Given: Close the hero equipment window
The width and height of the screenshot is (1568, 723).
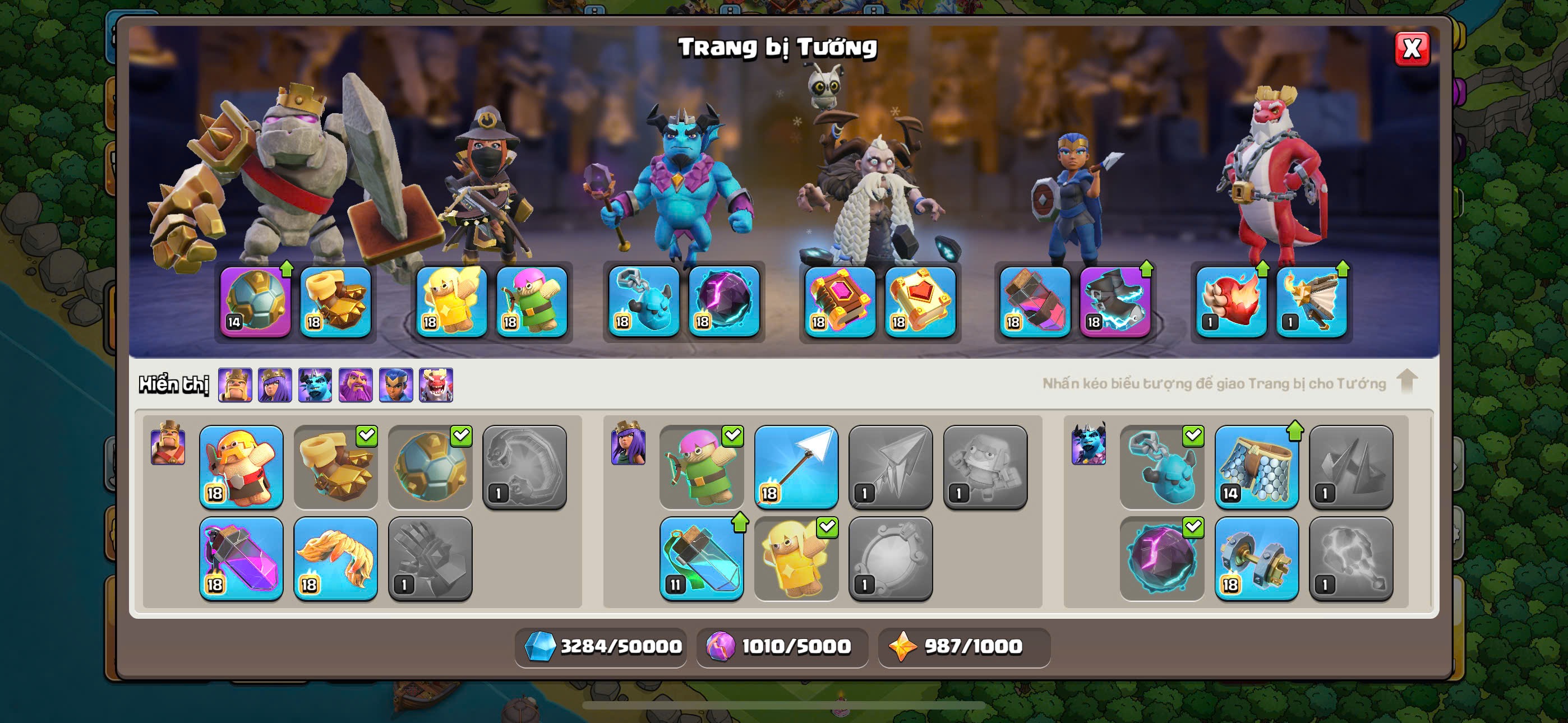Looking at the screenshot, I should pyautogui.click(x=1411, y=49).
